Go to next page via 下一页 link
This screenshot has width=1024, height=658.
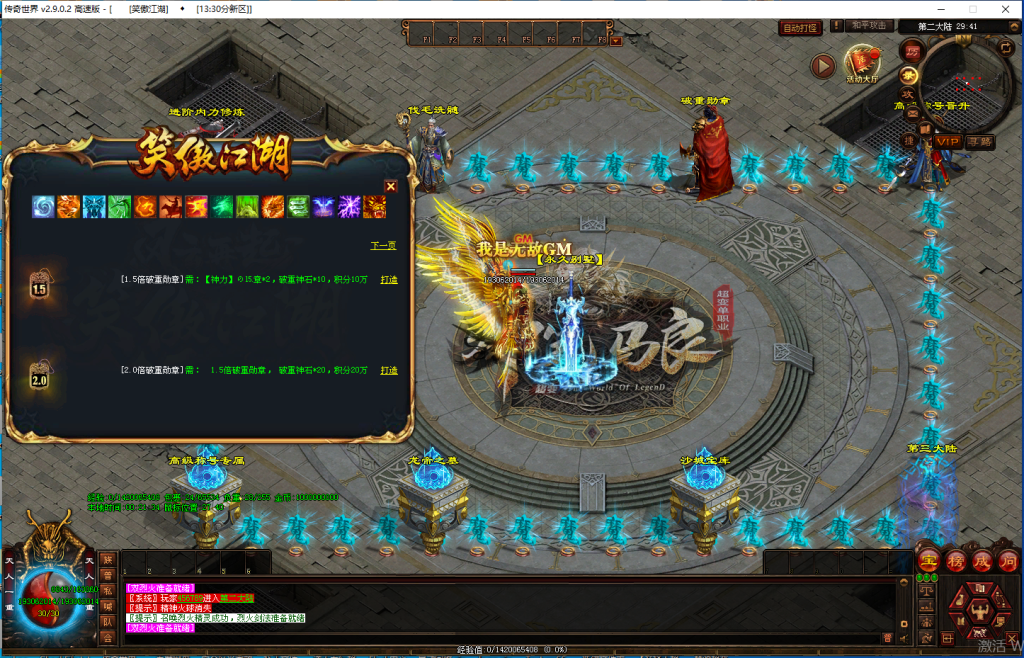click(x=383, y=245)
